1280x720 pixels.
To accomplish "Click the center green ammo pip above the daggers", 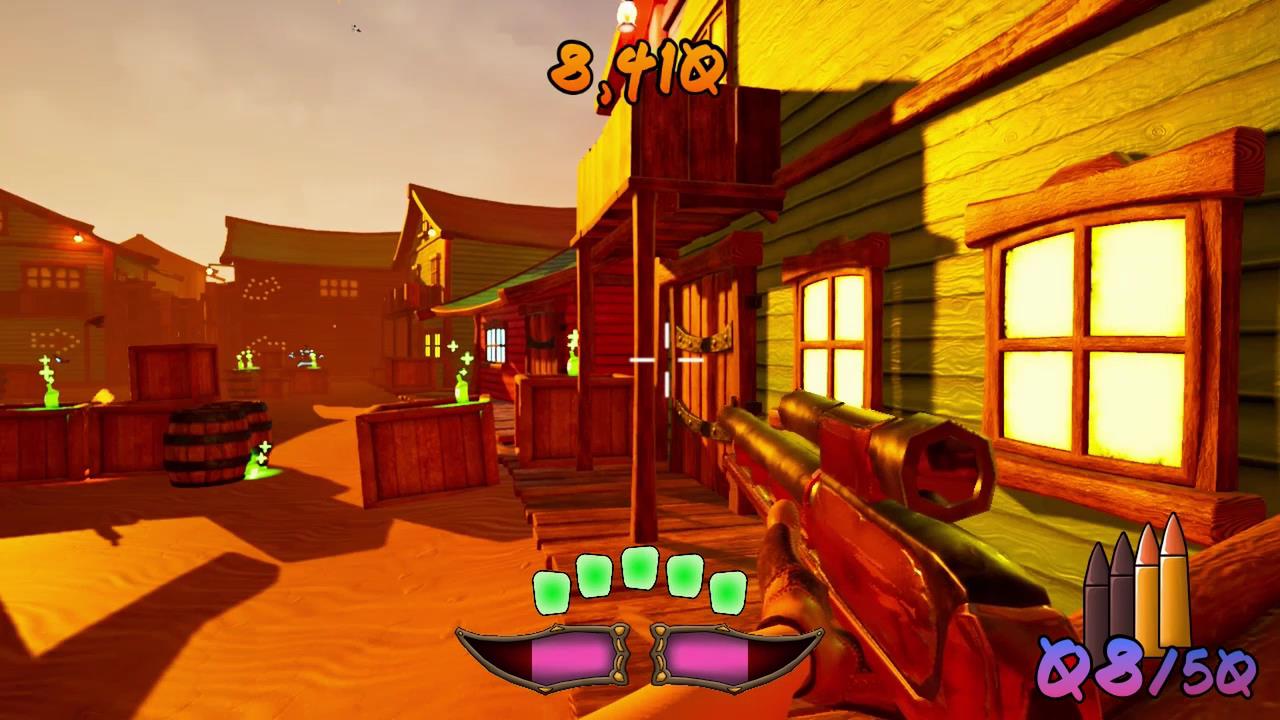I will (x=640, y=567).
